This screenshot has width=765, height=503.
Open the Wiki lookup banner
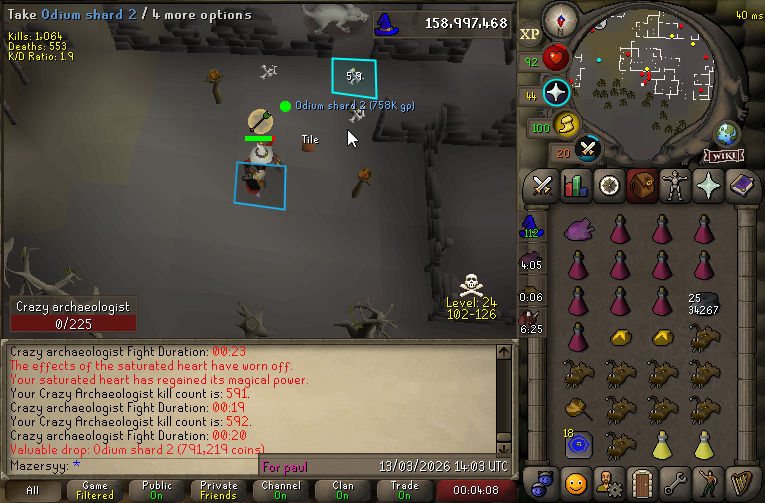click(724, 156)
